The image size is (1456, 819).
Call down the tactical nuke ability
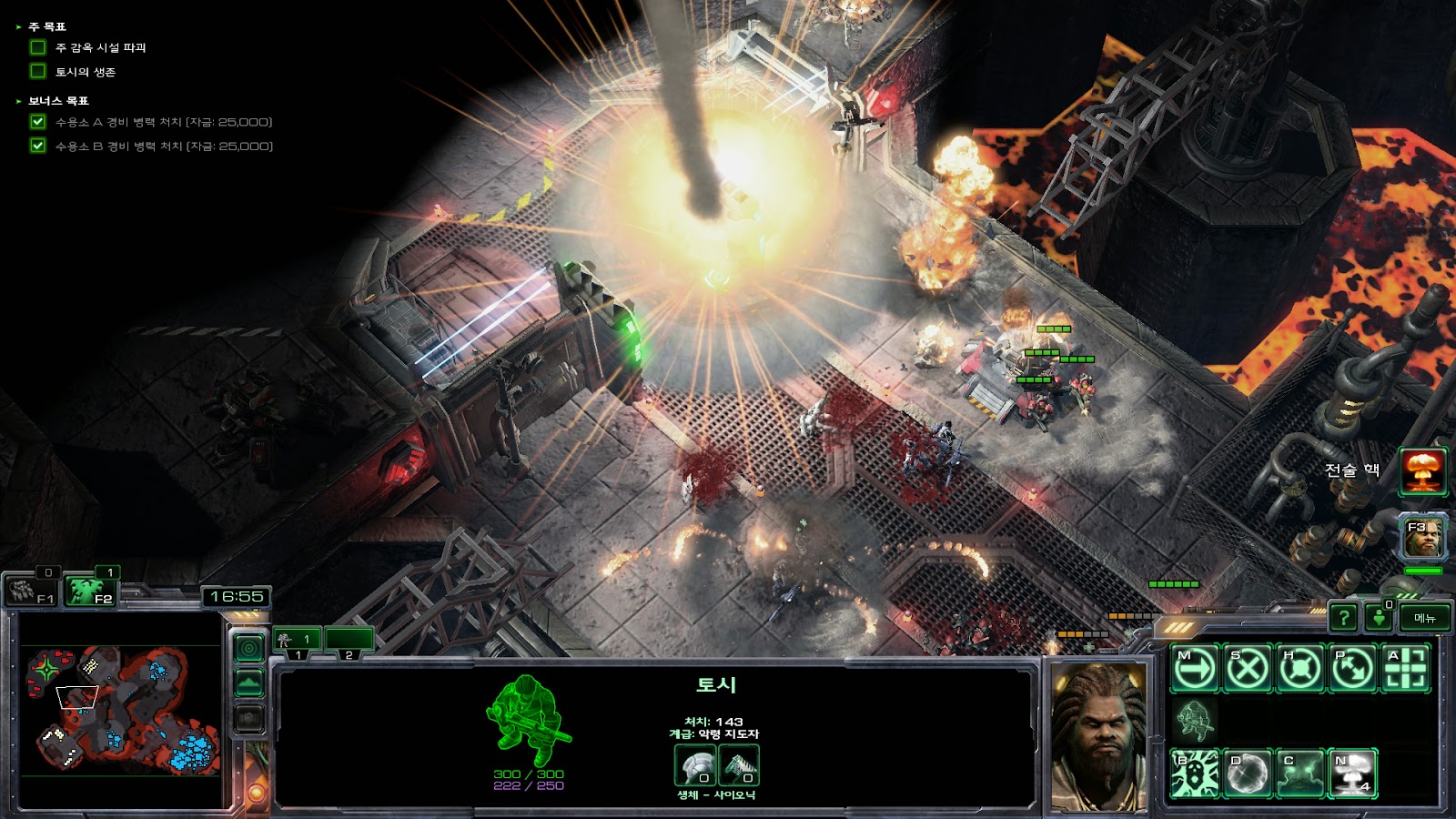coord(1353,773)
